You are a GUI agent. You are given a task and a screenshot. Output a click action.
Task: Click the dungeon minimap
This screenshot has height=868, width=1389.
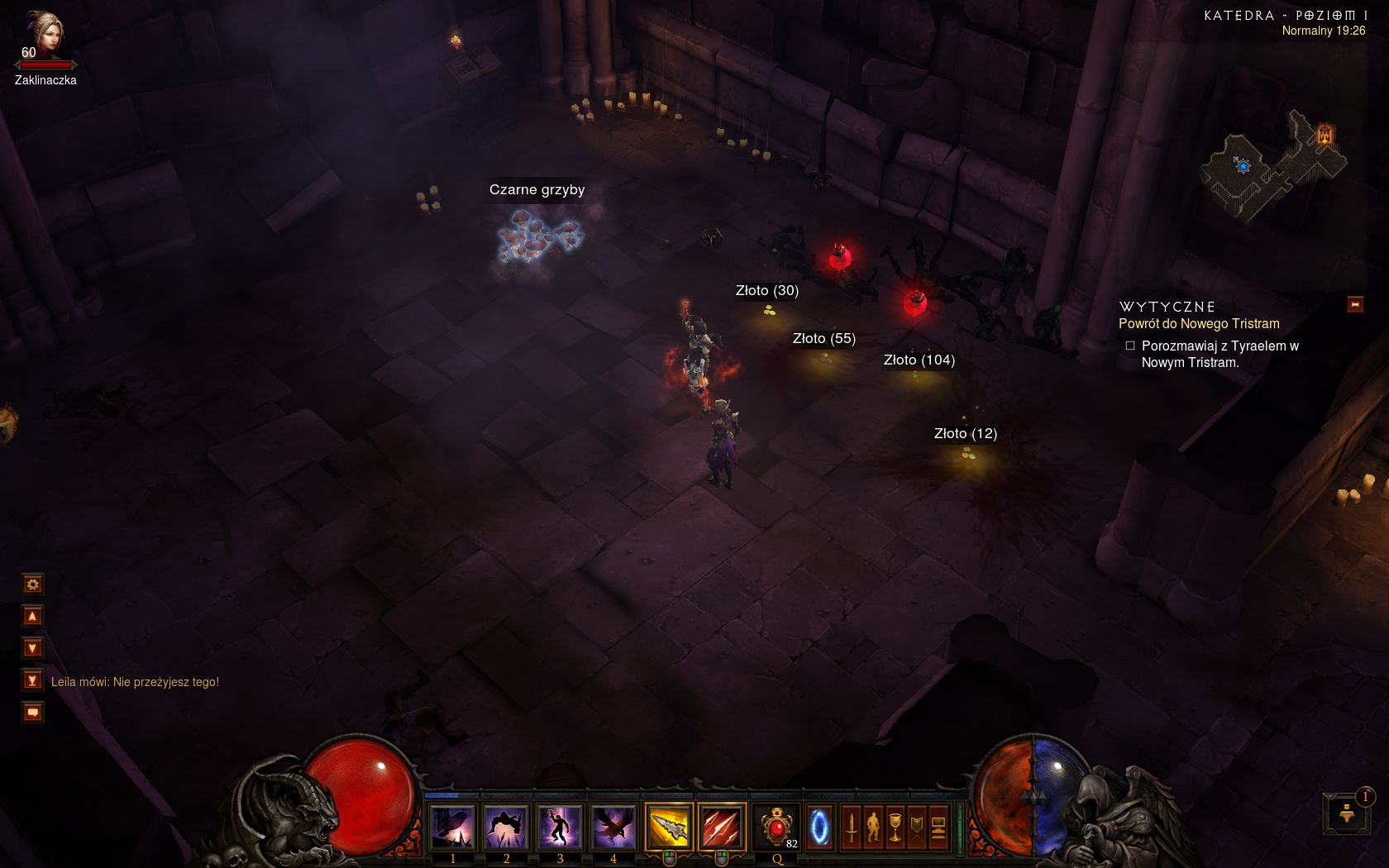(x=1272, y=165)
